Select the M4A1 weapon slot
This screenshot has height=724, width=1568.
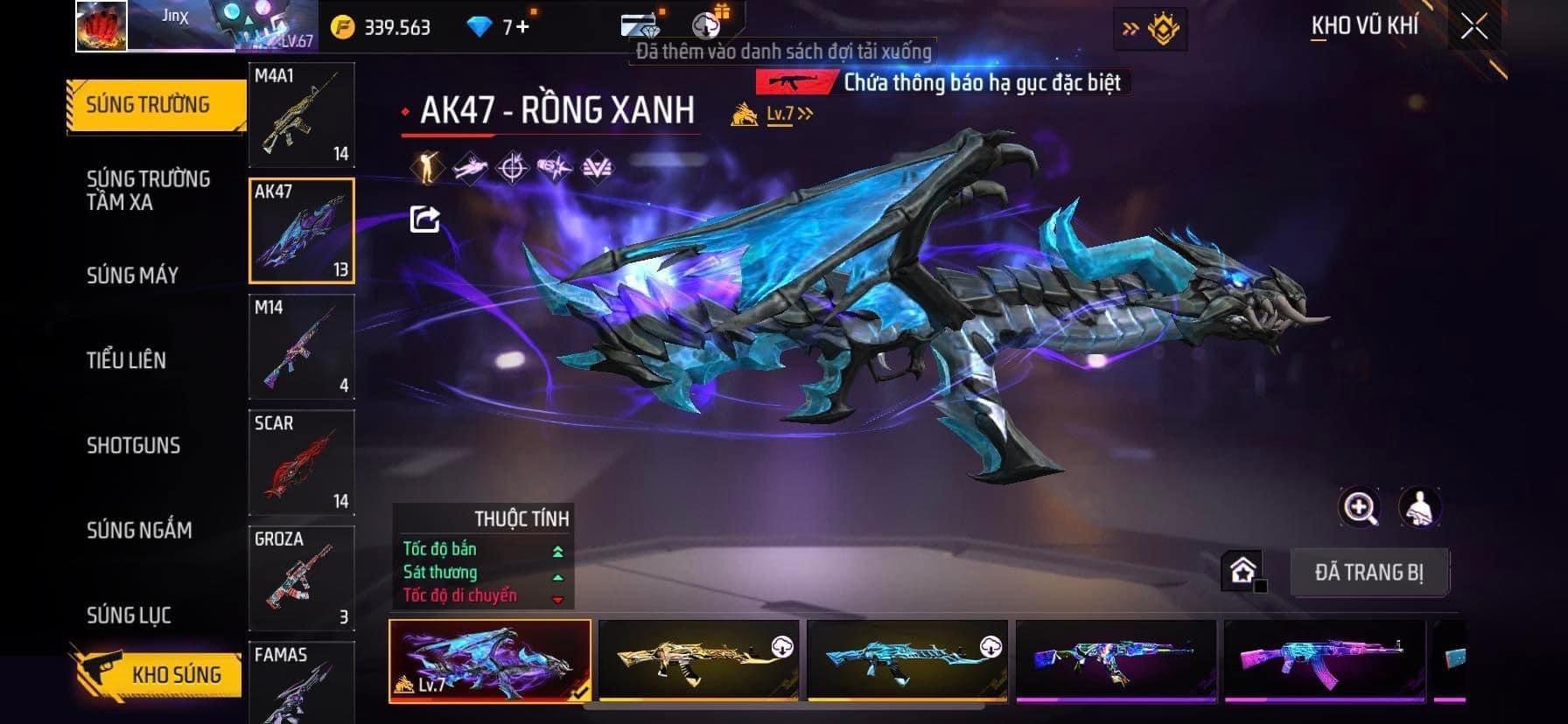(x=302, y=115)
